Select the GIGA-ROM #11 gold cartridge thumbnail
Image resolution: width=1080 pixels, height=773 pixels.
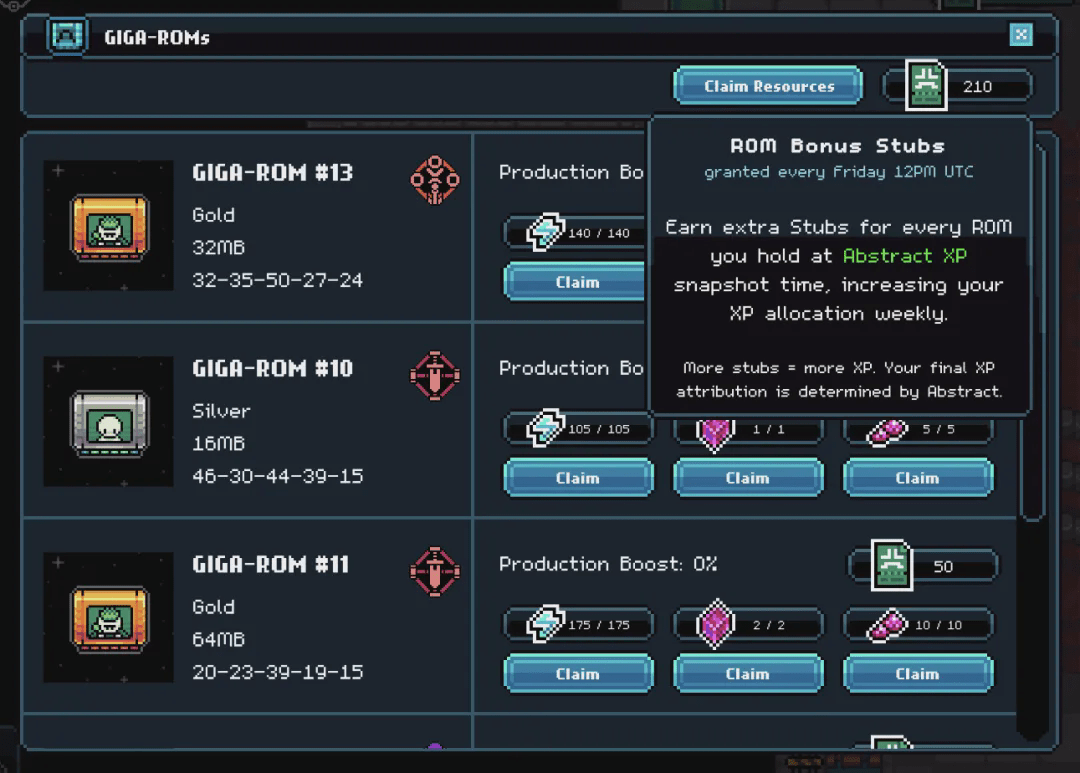[108, 619]
